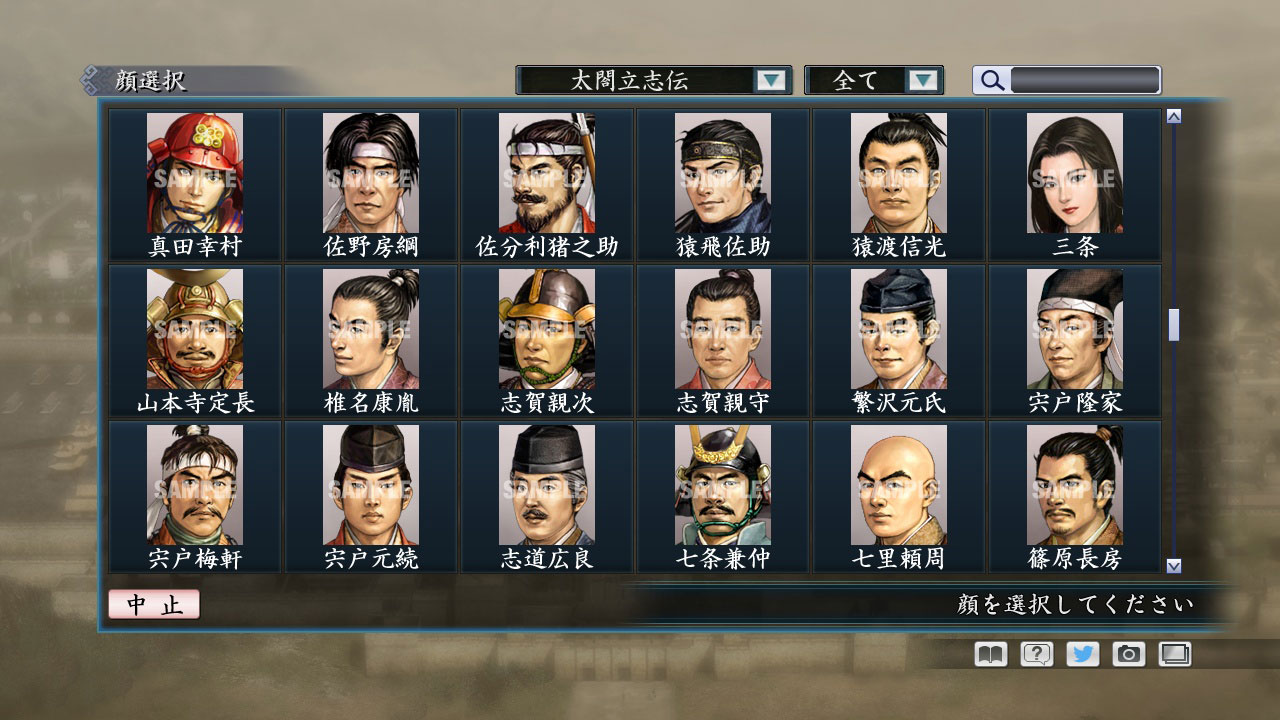1280x720 pixels.
Task: Click the window display mode icon
Action: click(x=1172, y=654)
